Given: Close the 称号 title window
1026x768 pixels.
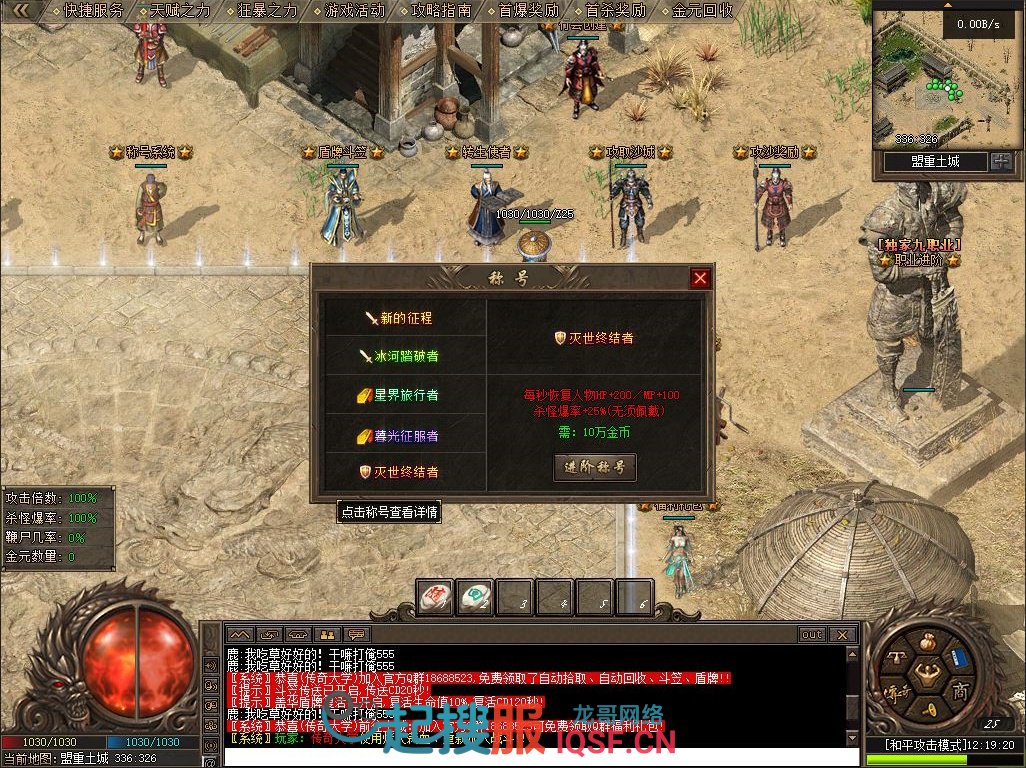Looking at the screenshot, I should 700,278.
